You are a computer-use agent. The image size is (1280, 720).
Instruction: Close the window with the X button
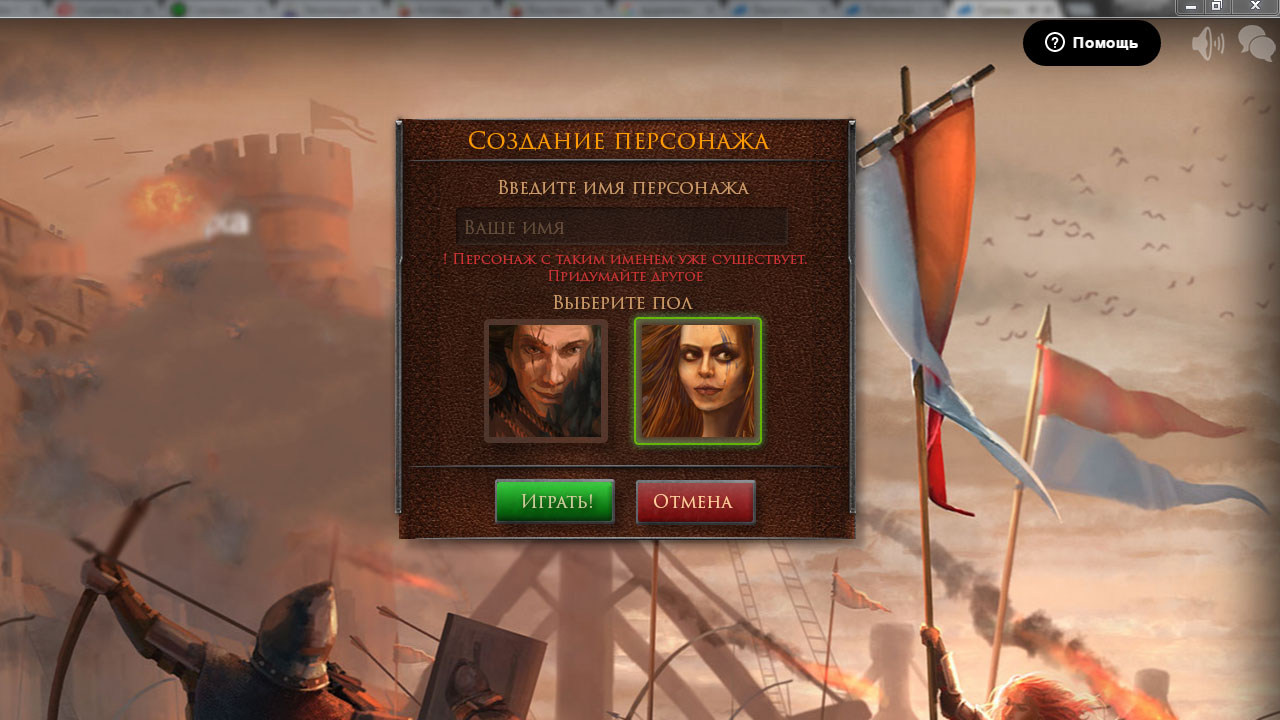click(1255, 6)
